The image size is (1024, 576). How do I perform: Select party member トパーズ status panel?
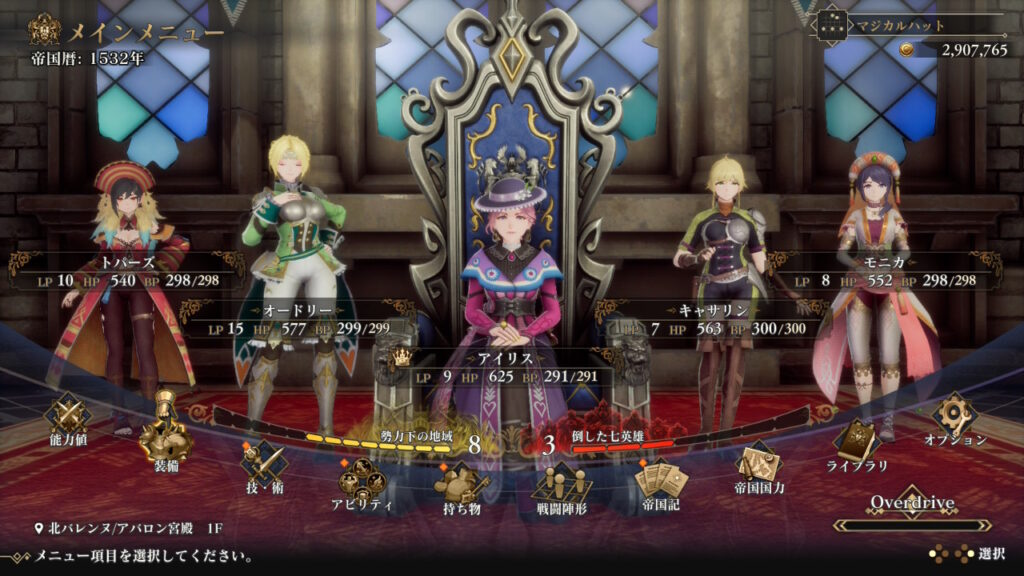[x=128, y=271]
